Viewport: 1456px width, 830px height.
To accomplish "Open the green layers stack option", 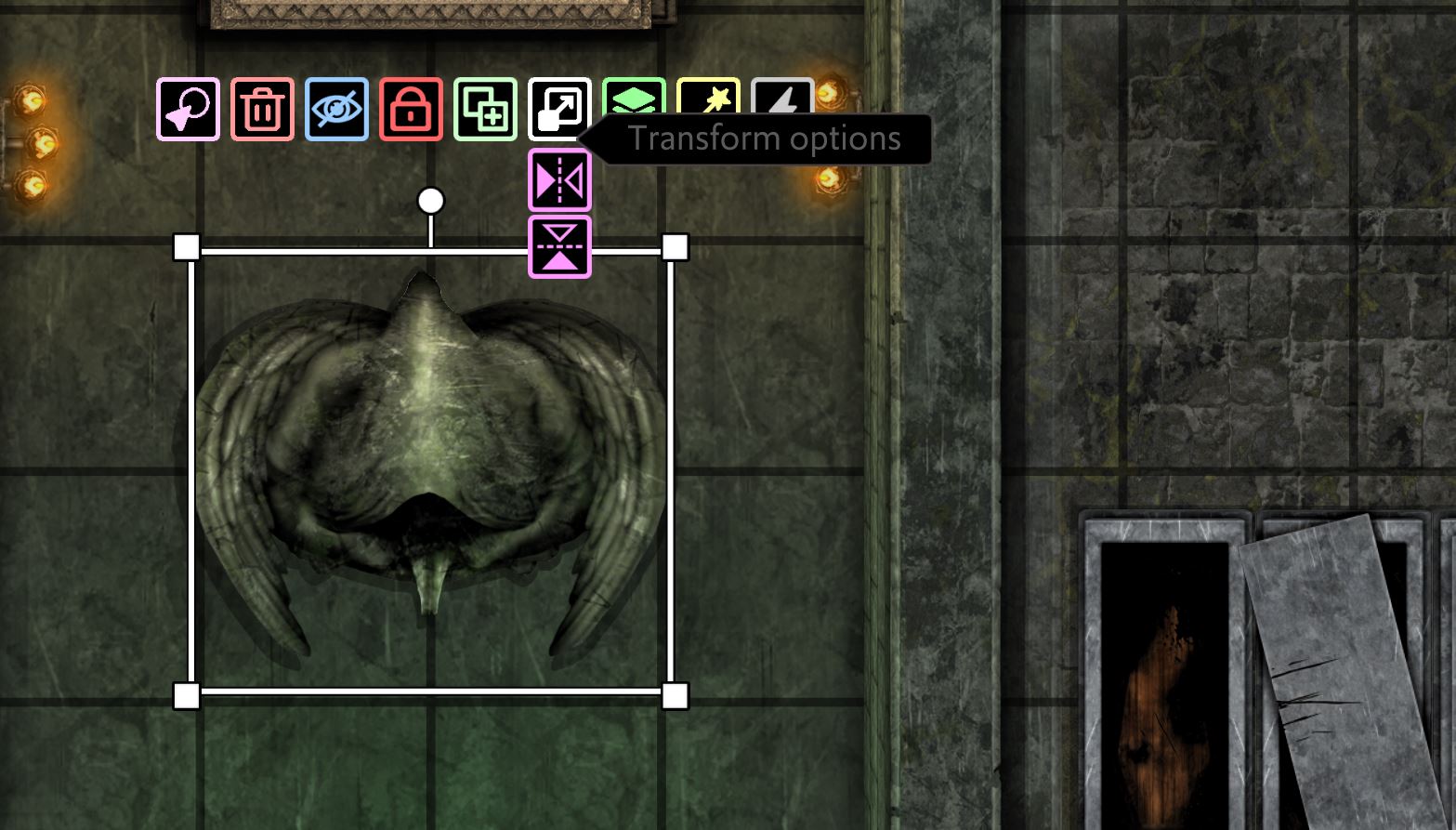I will (x=634, y=99).
